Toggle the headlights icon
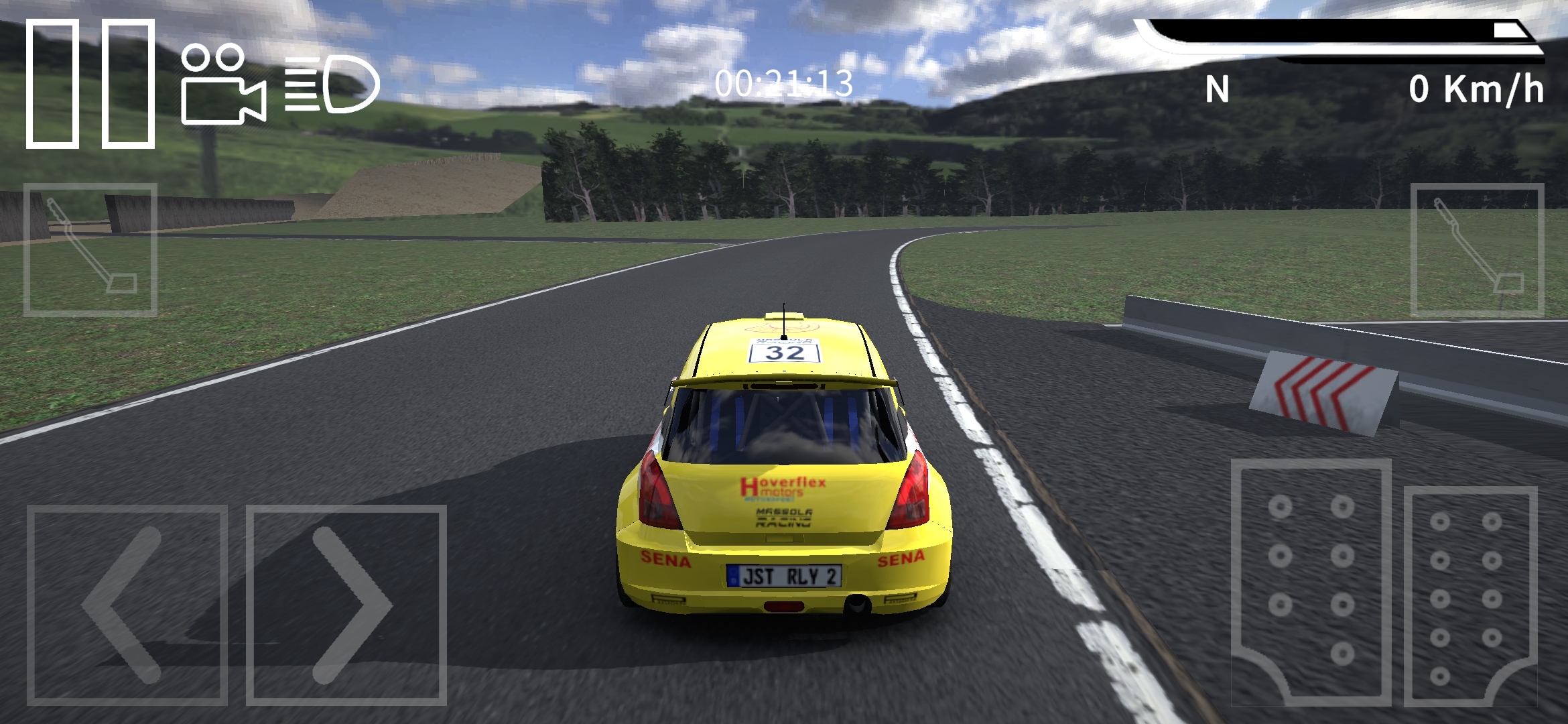Viewport: 1568px width, 724px height. click(x=332, y=84)
